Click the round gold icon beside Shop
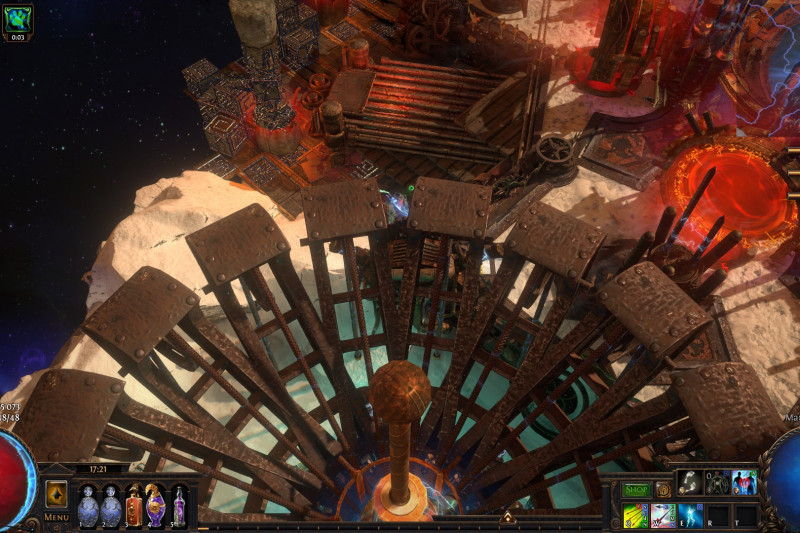The image size is (800, 533). [x=662, y=490]
